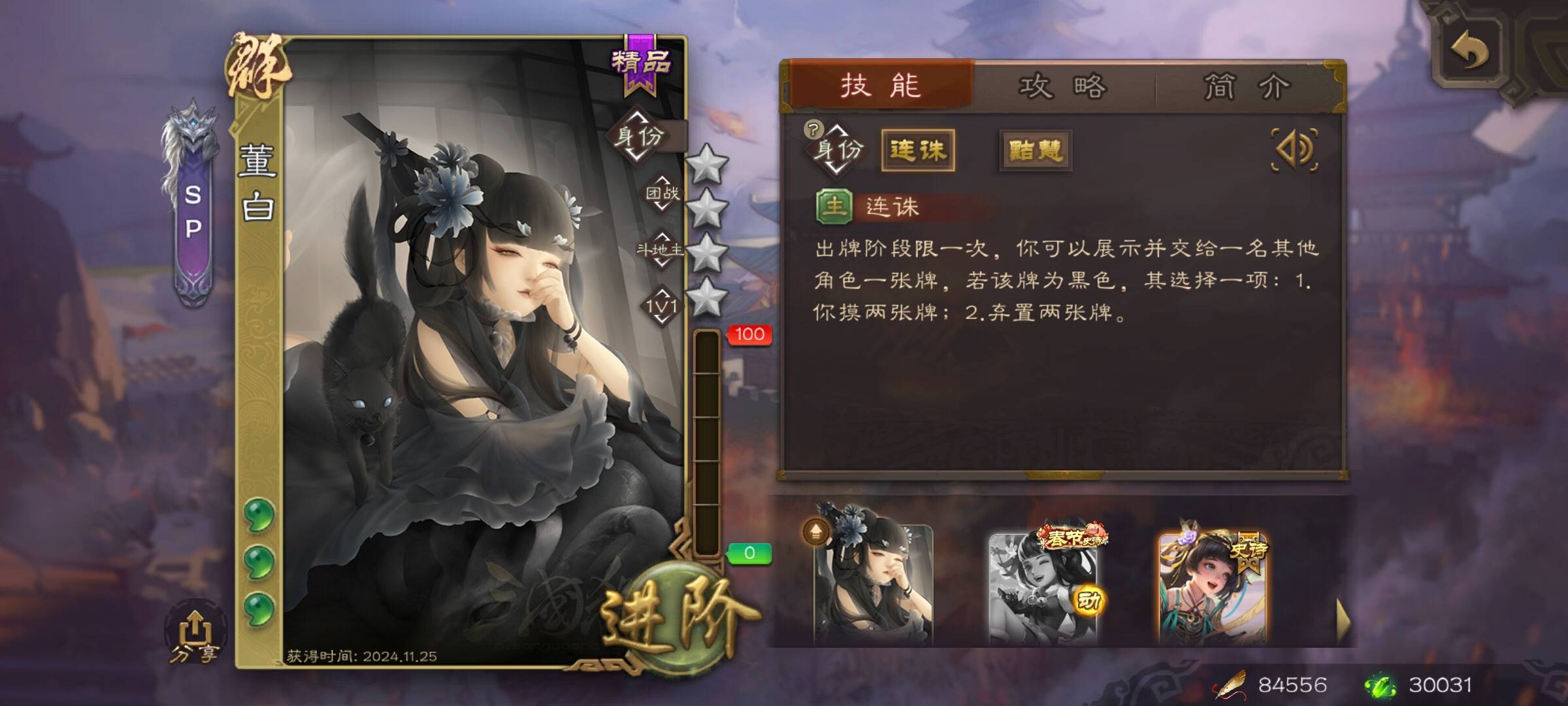The width and height of the screenshot is (1568, 706).
Task: Open the 身份 mode selector in skill panel
Action: 836,150
